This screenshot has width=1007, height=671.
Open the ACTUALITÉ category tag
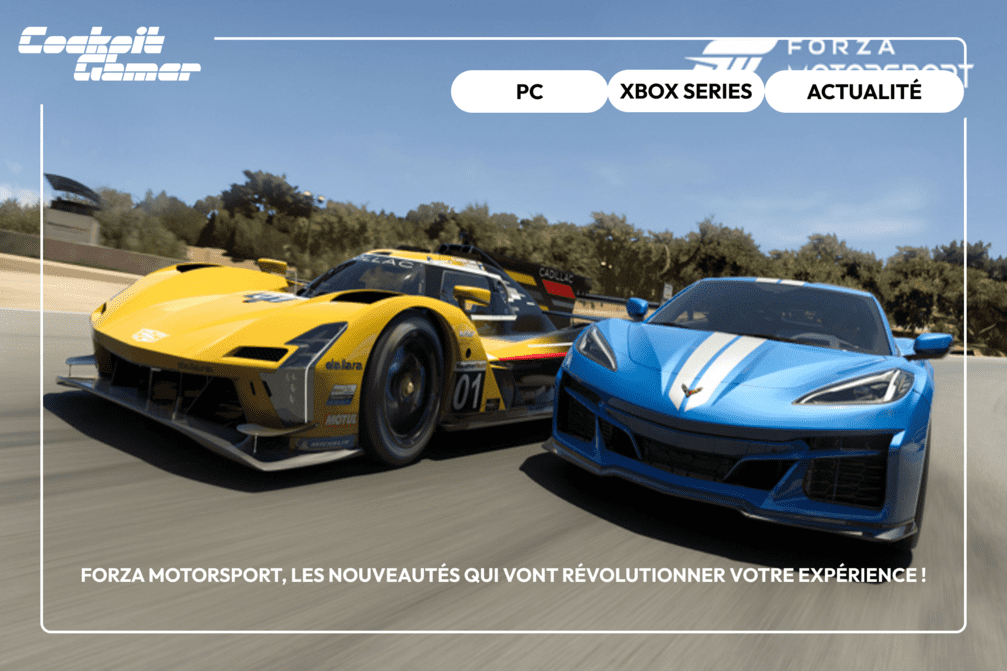864,92
